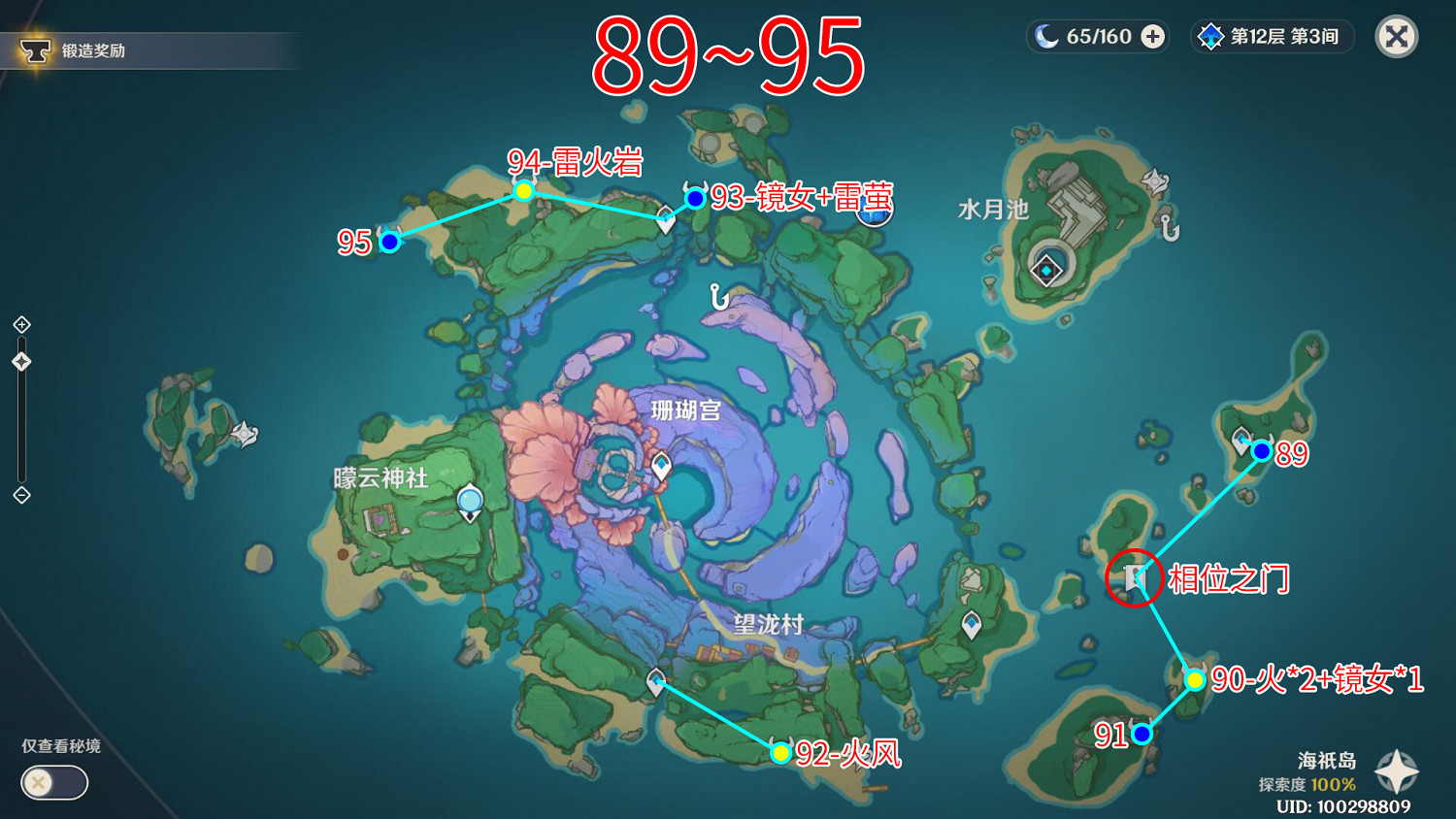
Task: Click the teleport waypoint beside marker 89
Action: (x=1240, y=437)
